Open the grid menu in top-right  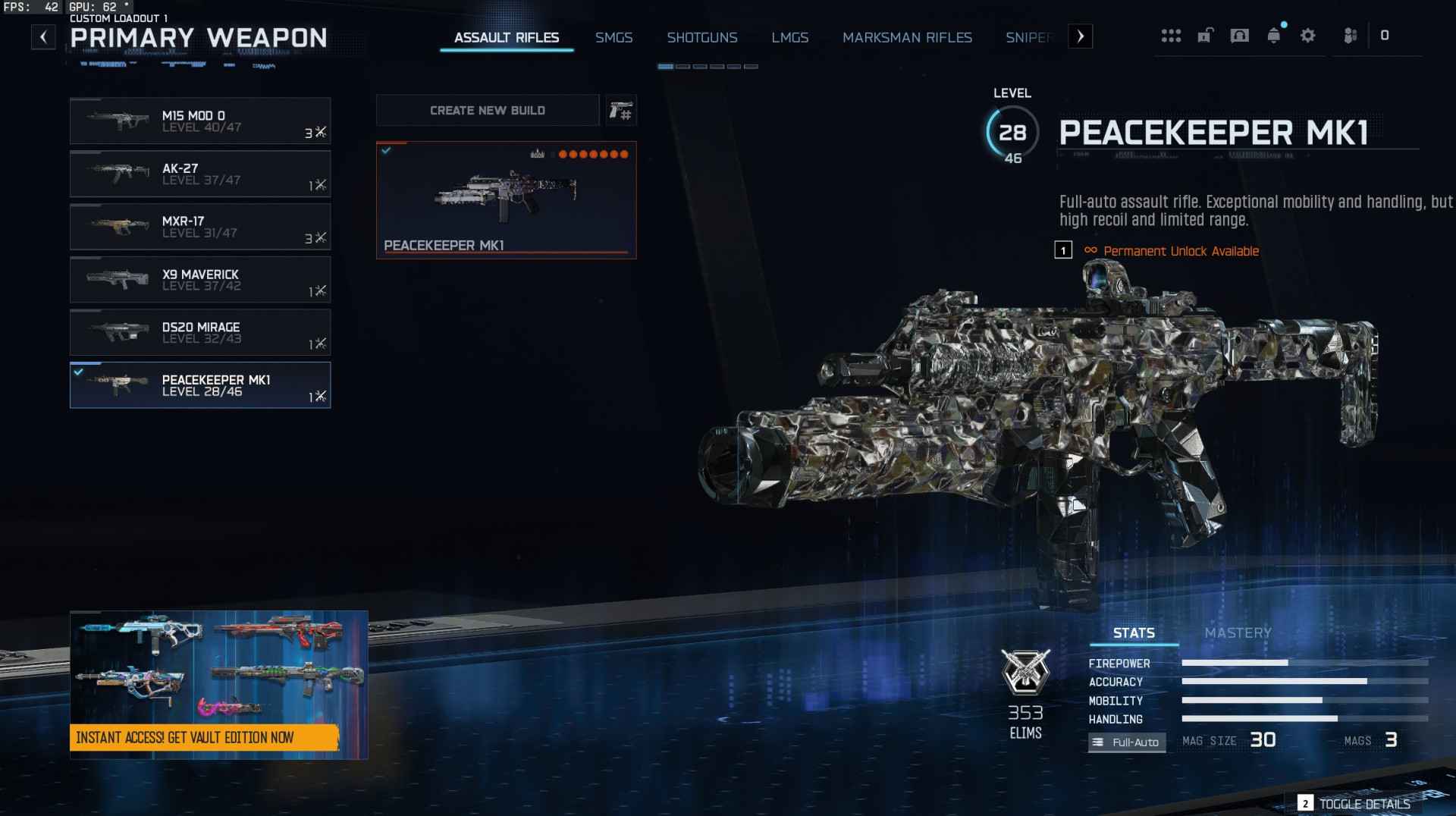pyautogui.click(x=1172, y=36)
